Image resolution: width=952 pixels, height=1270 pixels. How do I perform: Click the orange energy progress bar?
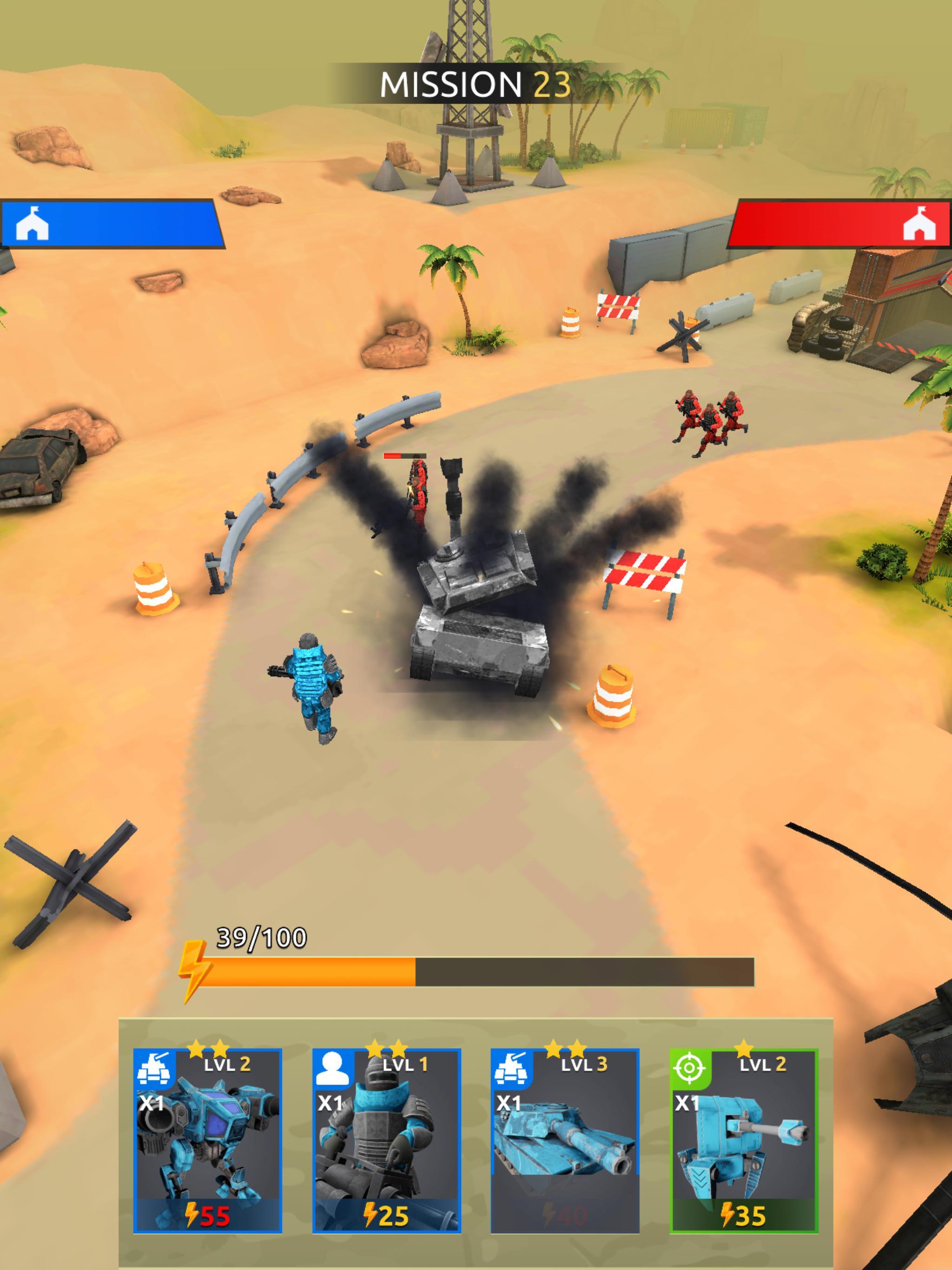tap(310, 969)
